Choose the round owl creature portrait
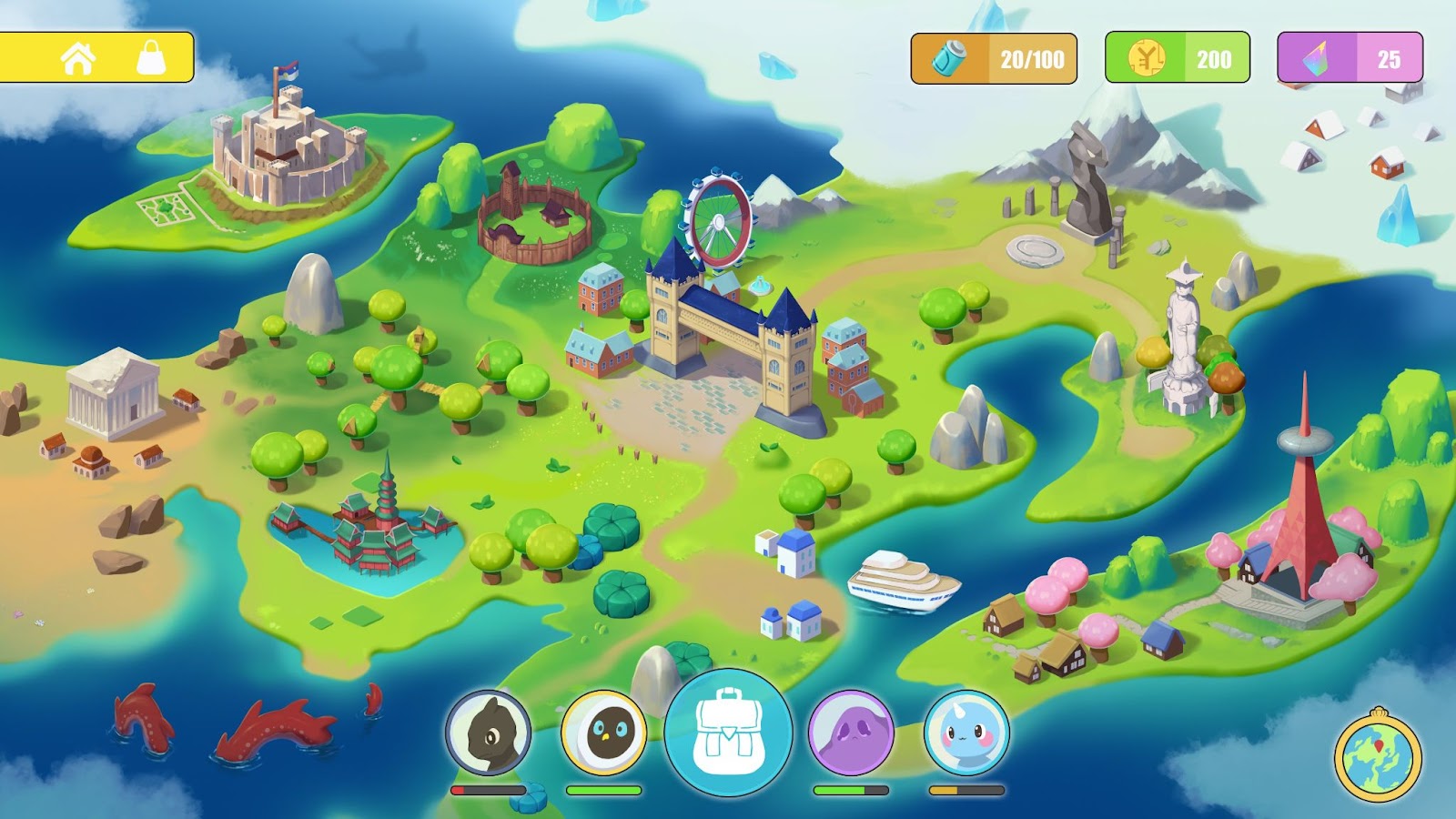1456x819 pixels. tap(603, 733)
